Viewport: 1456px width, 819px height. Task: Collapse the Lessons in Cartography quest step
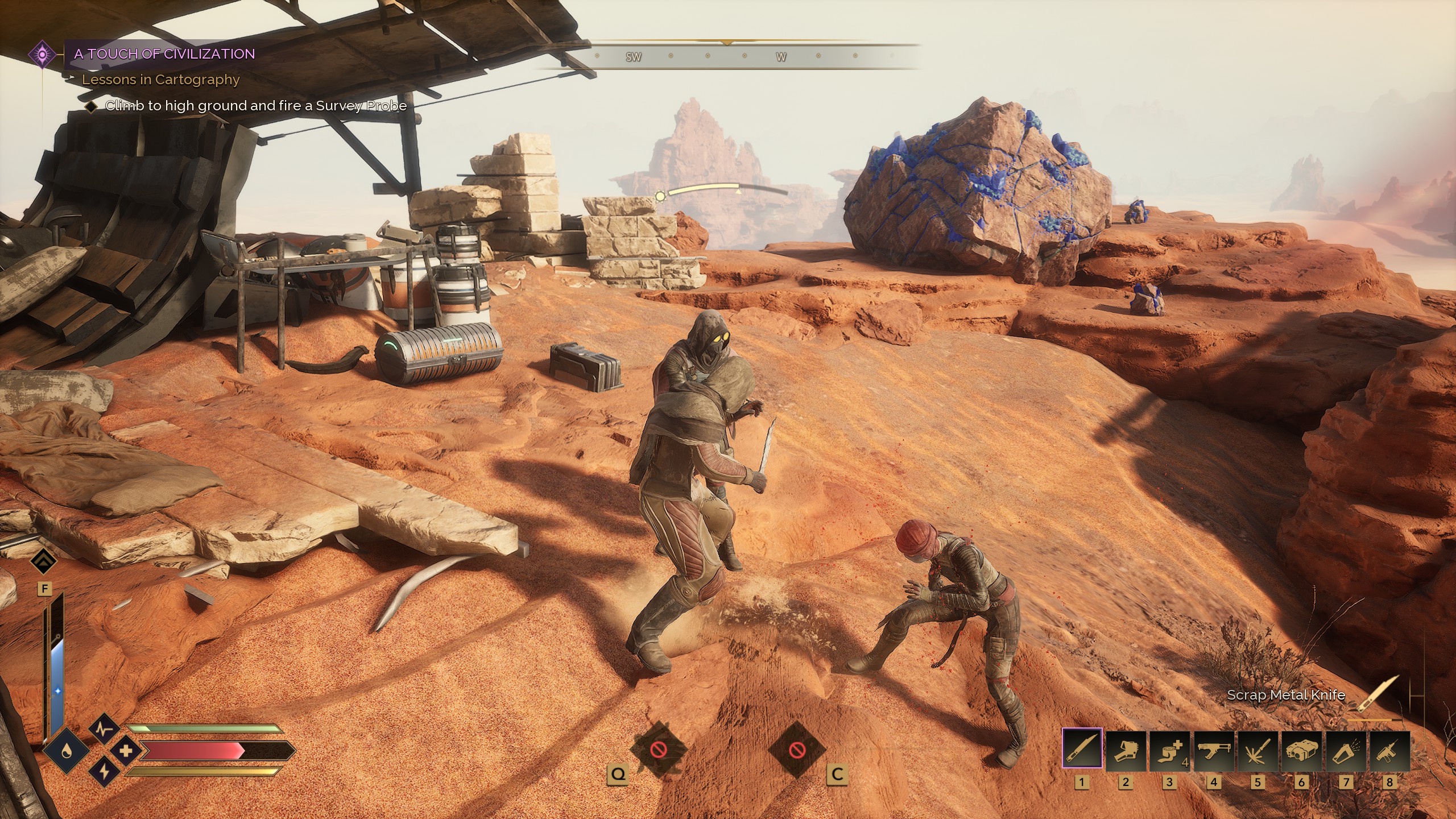[x=160, y=80]
